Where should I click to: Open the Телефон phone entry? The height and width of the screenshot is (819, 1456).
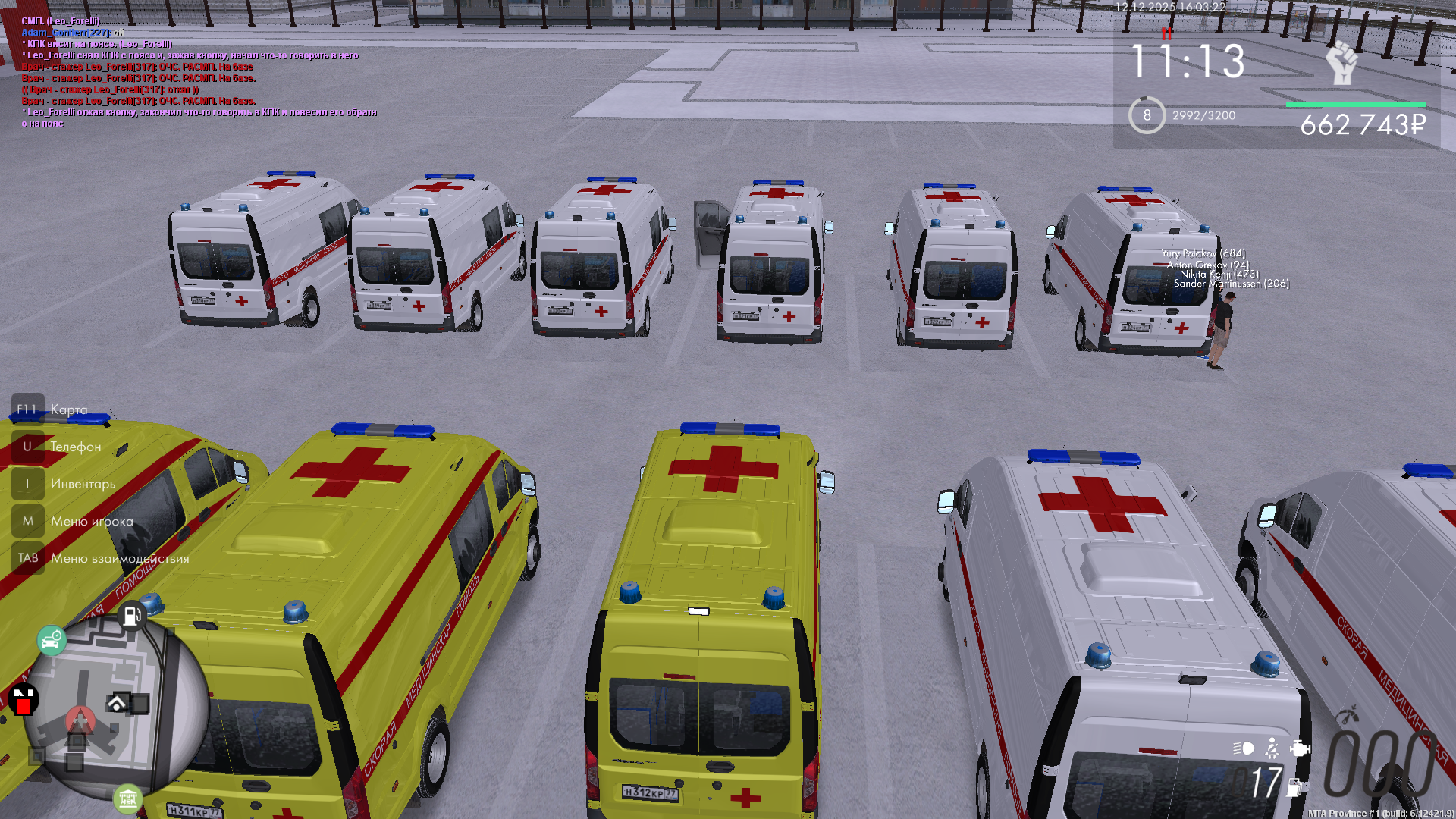pyautogui.click(x=75, y=447)
